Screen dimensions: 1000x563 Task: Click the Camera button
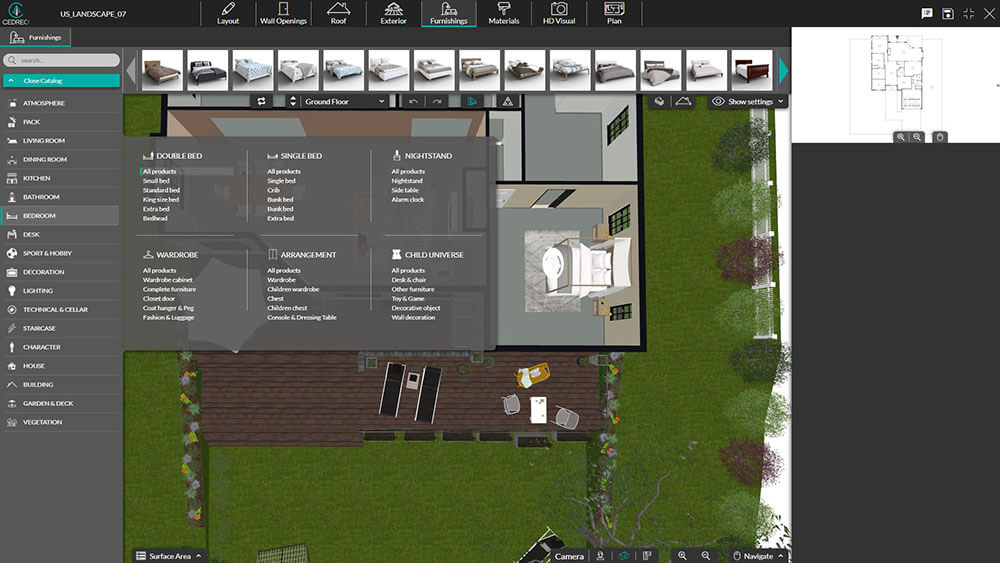(x=568, y=556)
